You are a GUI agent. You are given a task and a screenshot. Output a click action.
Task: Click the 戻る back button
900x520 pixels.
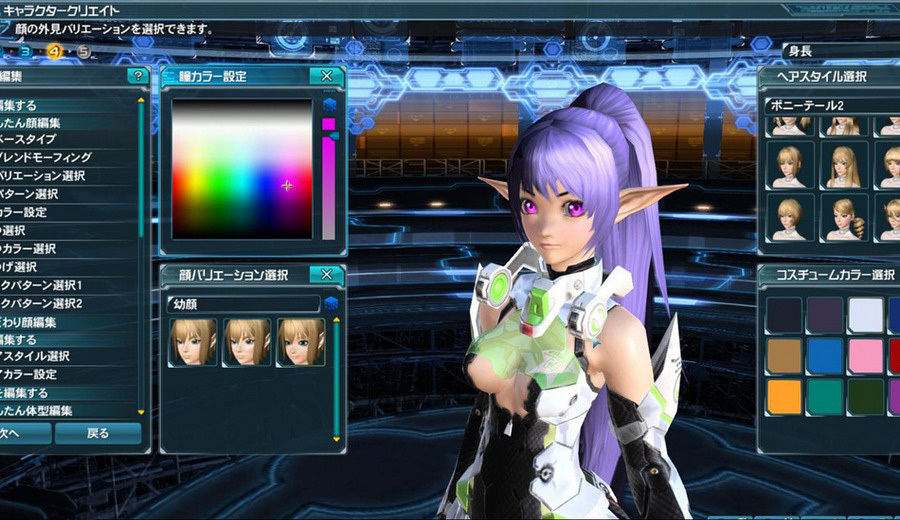pyautogui.click(x=97, y=434)
